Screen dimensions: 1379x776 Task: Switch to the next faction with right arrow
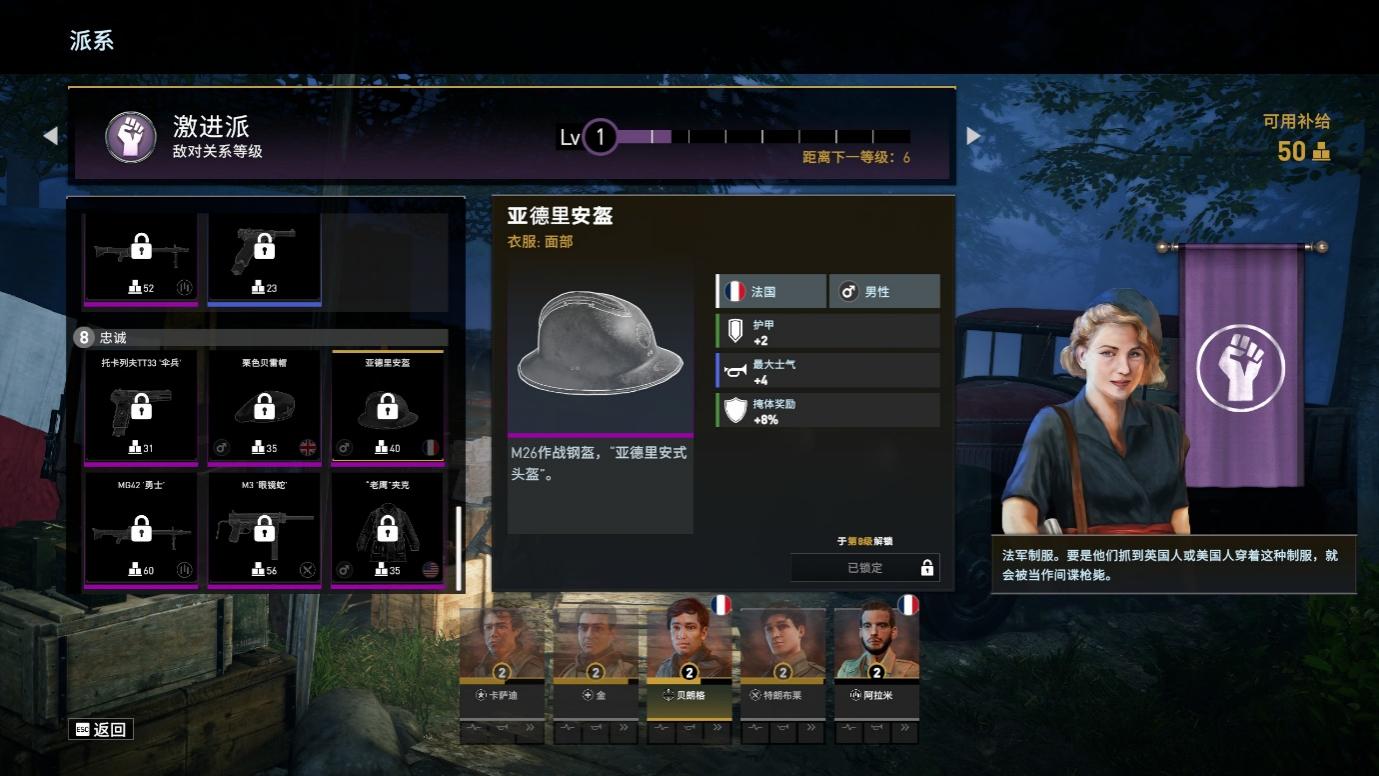pos(973,136)
